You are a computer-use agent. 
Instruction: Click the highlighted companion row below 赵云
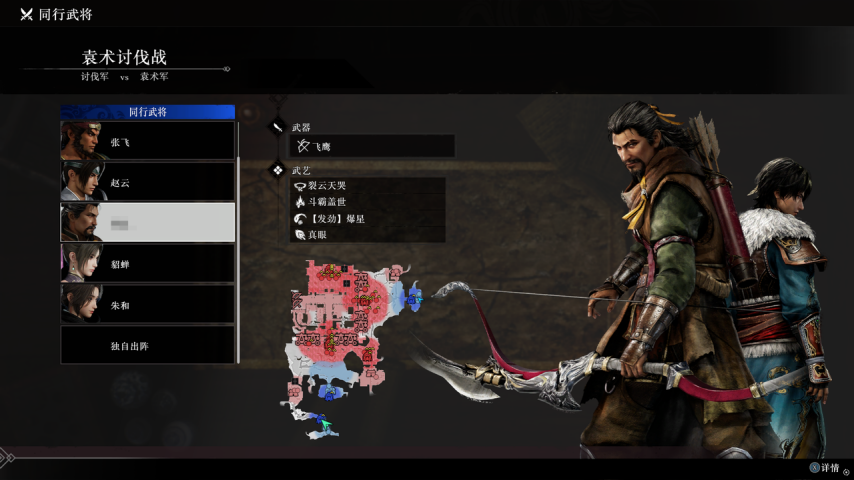[x=148, y=222]
